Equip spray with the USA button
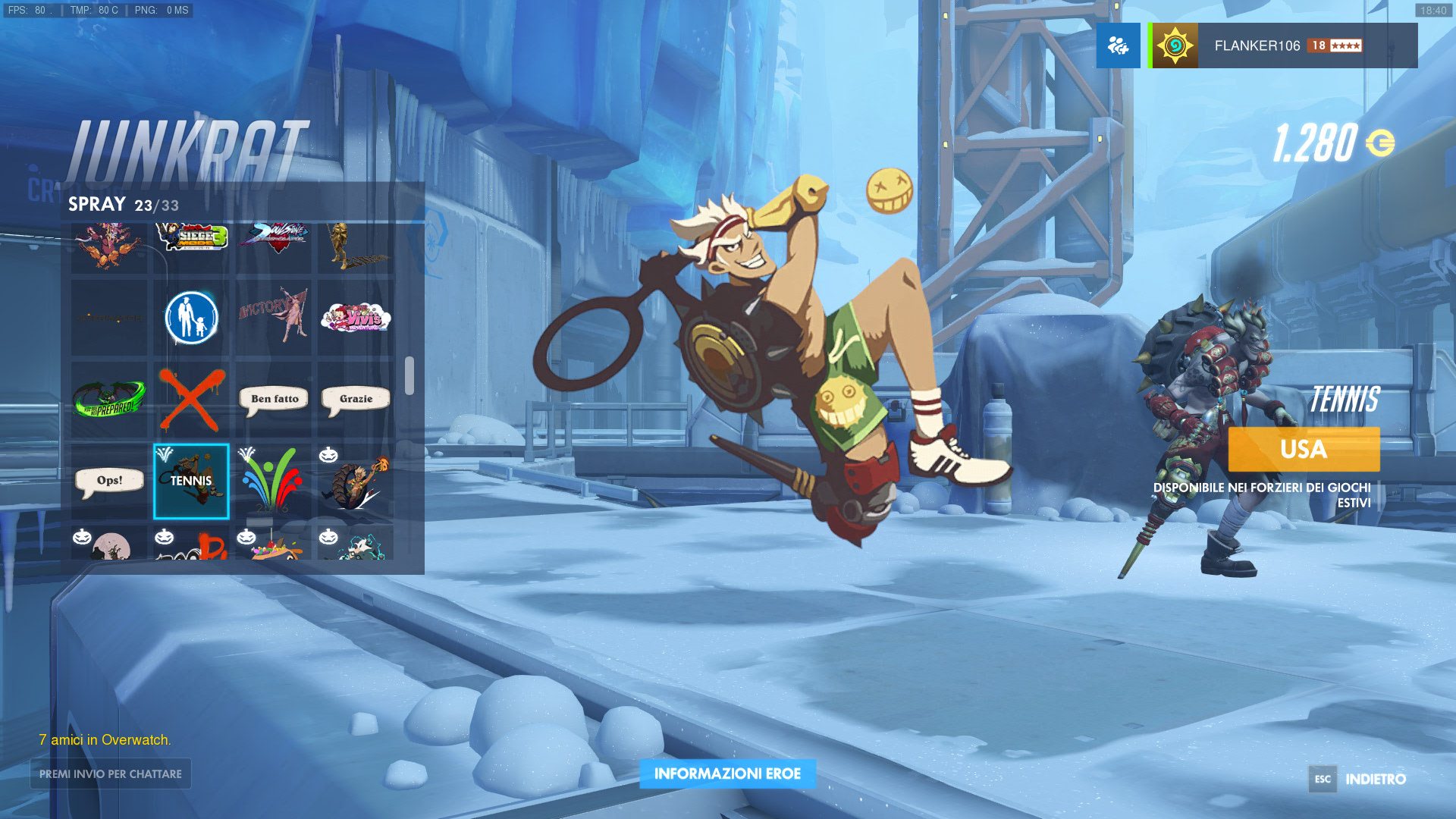 point(1304,449)
